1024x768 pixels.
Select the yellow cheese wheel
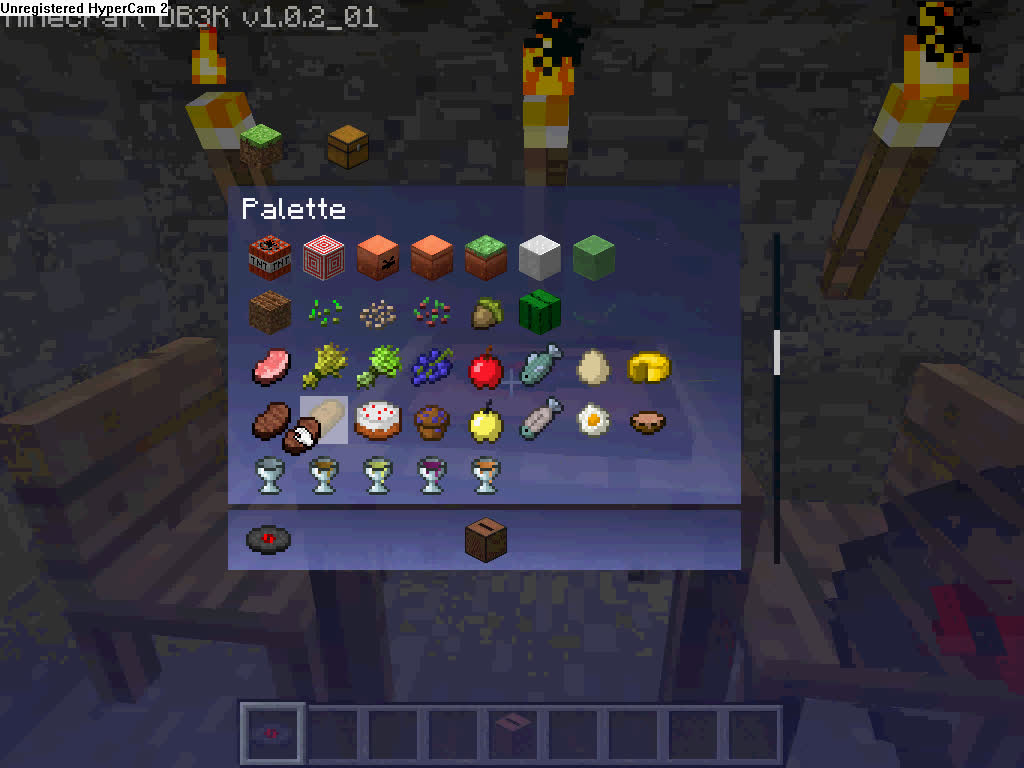pyautogui.click(x=648, y=367)
